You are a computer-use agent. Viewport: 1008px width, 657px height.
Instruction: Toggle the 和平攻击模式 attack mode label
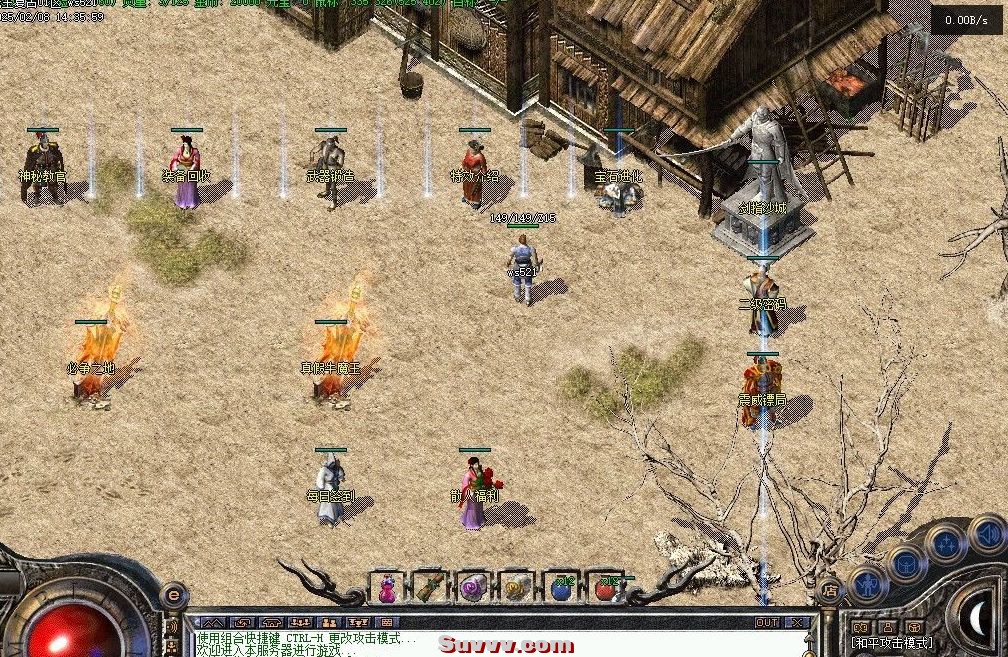point(891,643)
